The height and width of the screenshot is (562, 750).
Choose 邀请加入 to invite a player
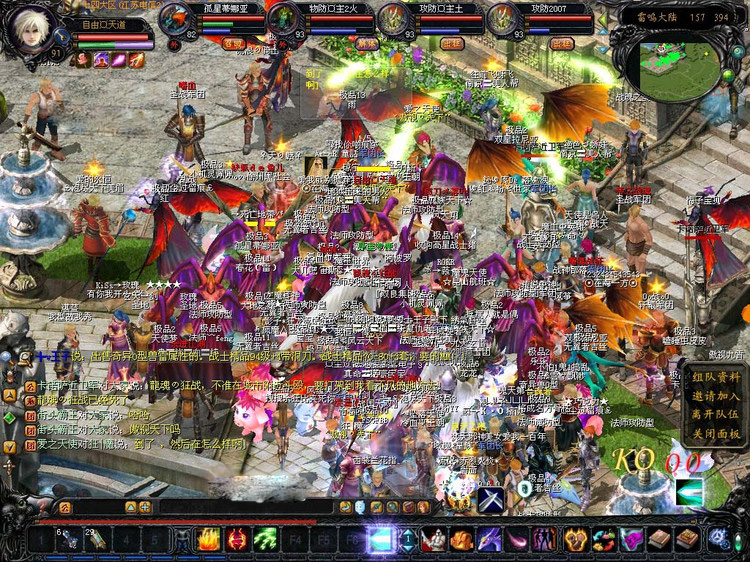pyautogui.click(x=716, y=396)
